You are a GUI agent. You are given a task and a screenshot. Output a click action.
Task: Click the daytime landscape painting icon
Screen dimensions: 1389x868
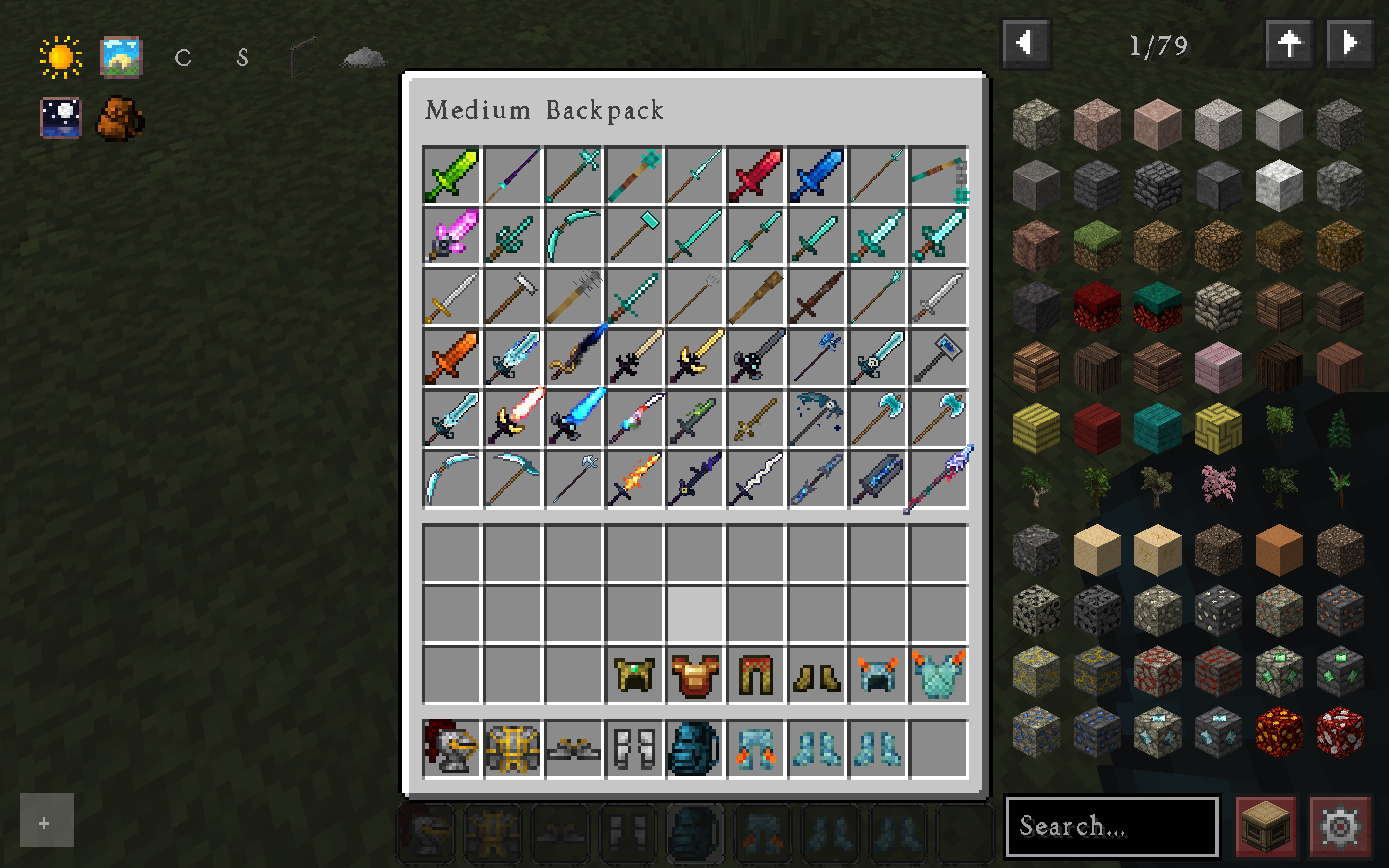[x=121, y=56]
